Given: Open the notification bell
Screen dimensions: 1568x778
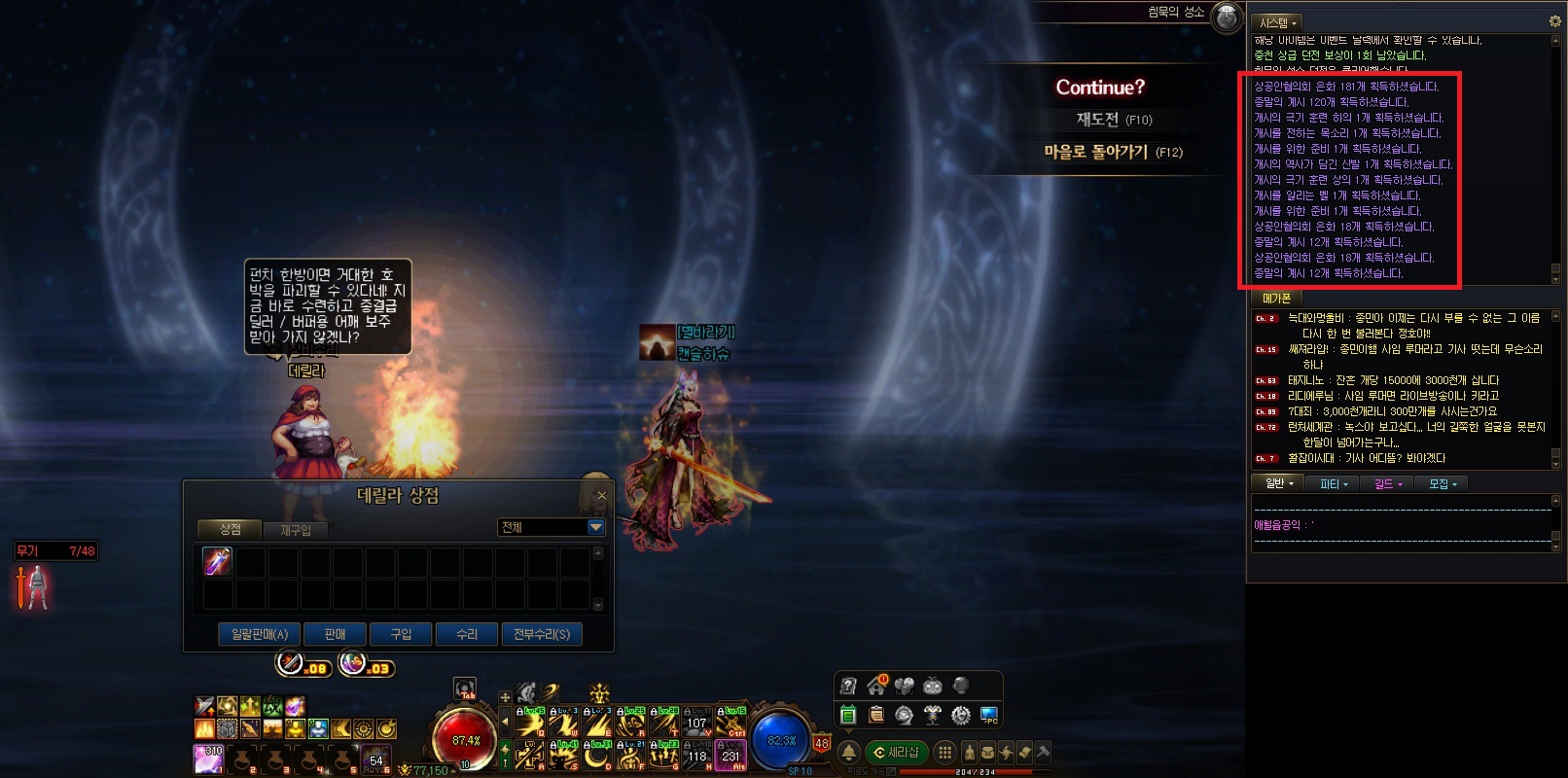Looking at the screenshot, I should pyautogui.click(x=848, y=752).
